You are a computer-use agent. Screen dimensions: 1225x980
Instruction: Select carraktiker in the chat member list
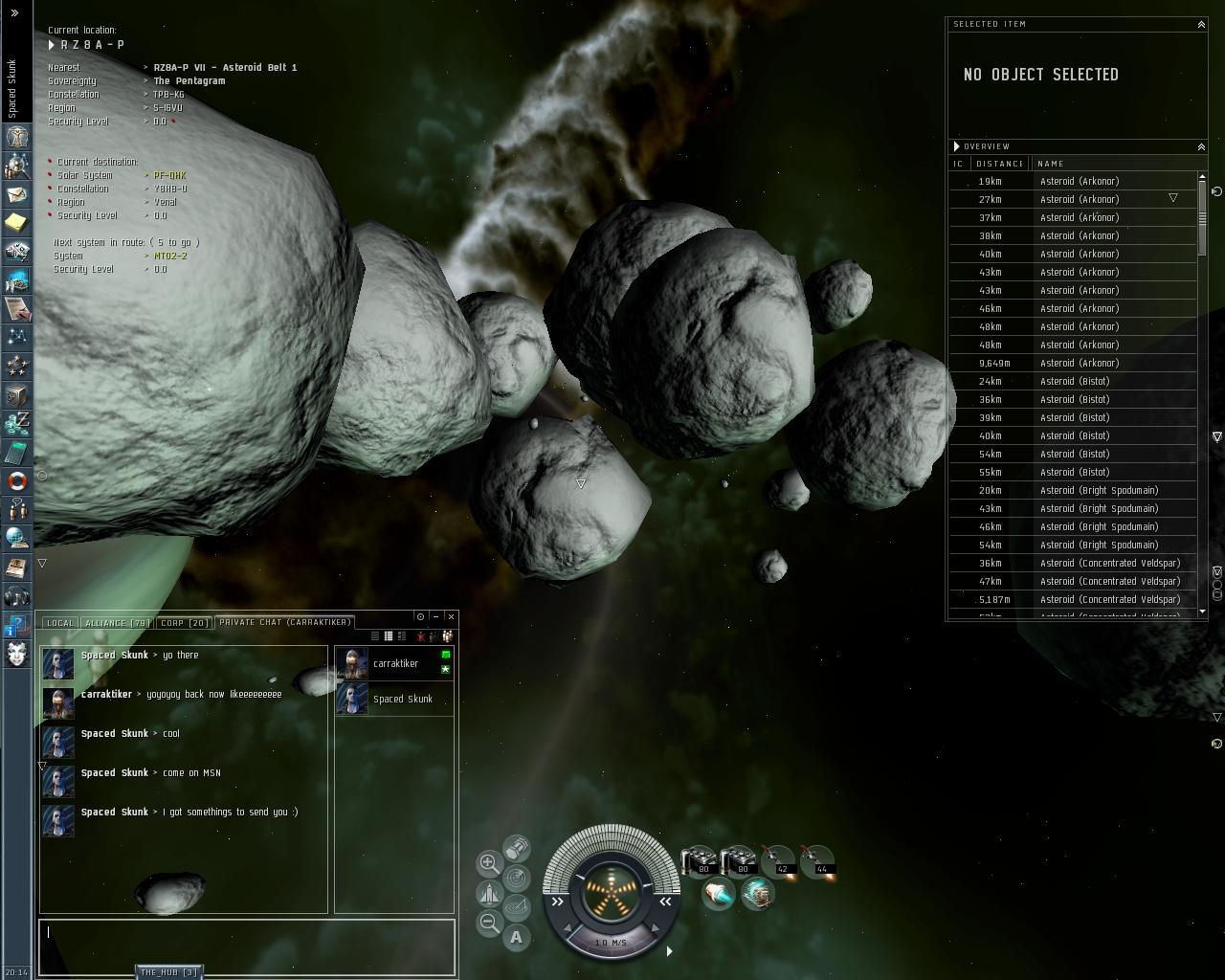[x=394, y=663]
